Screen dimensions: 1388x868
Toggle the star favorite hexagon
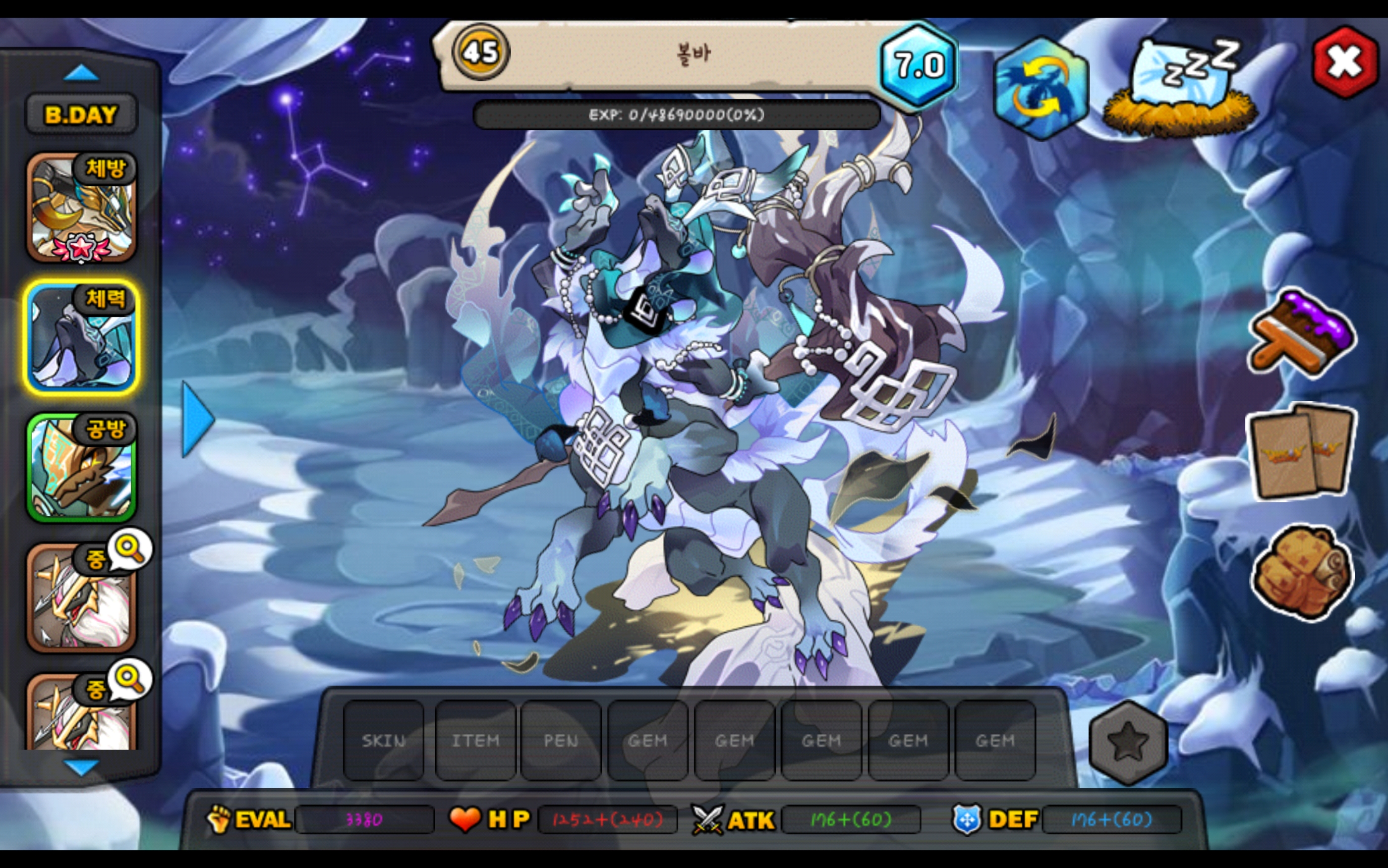[1128, 741]
